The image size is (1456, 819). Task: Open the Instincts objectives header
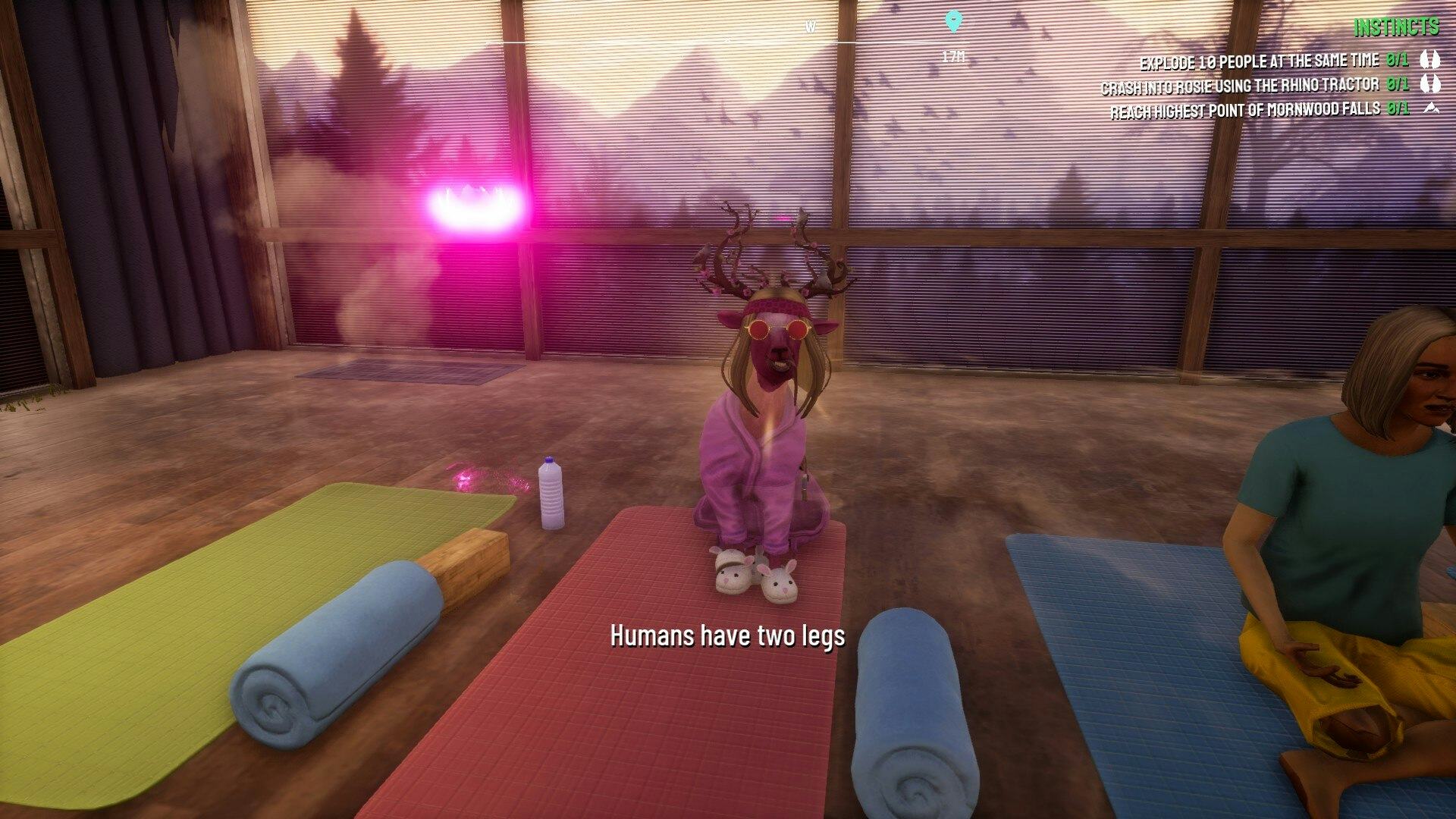(1396, 27)
